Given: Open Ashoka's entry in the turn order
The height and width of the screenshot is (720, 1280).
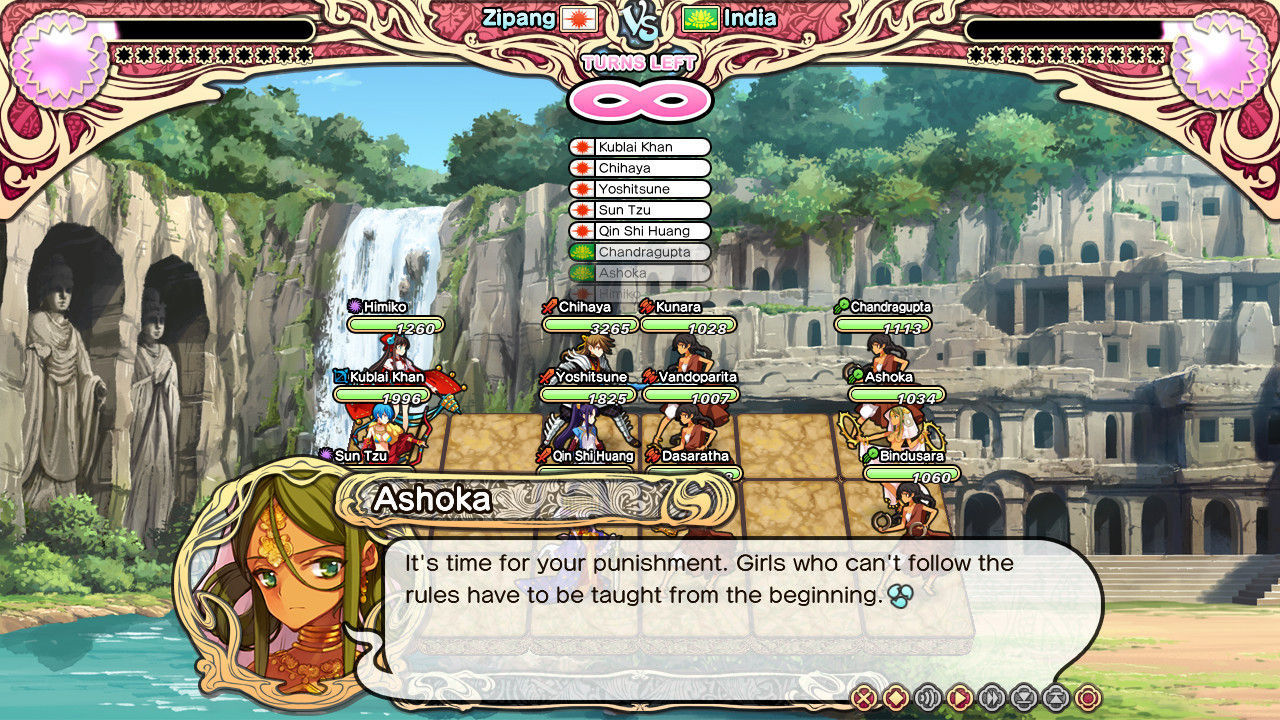Looking at the screenshot, I should 639,273.
